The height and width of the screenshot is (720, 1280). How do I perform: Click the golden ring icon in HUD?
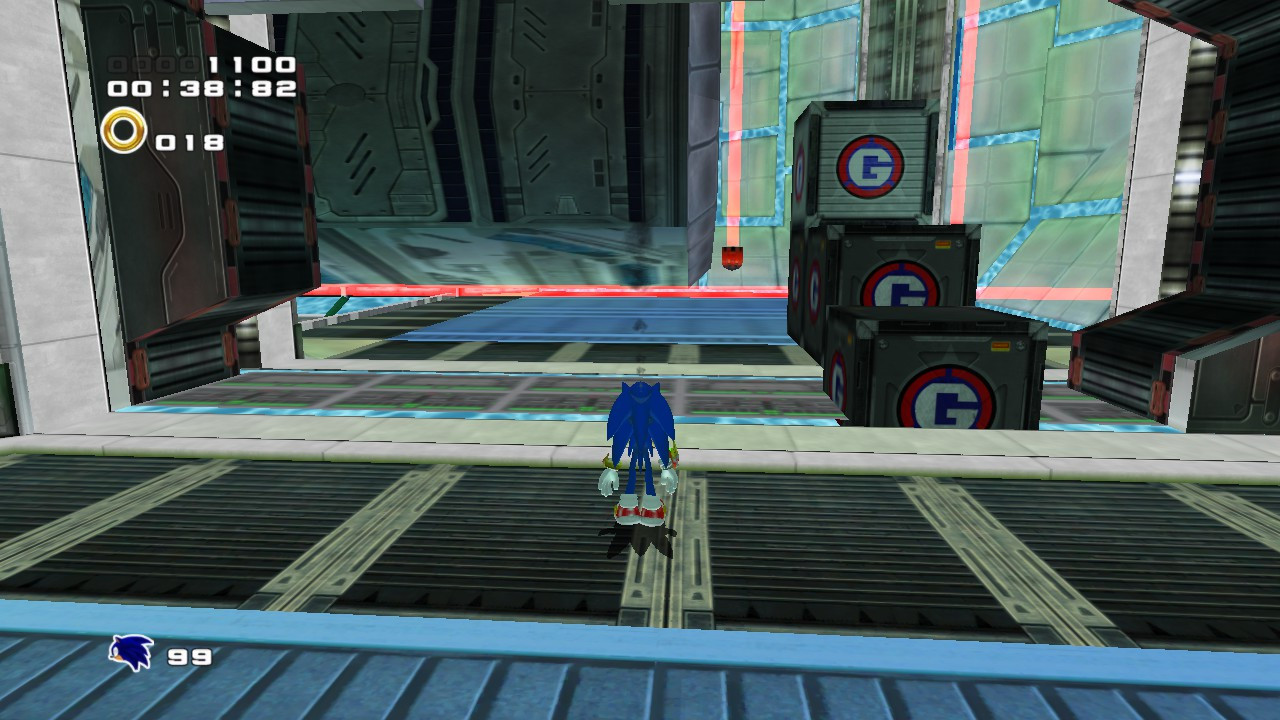click(x=126, y=131)
